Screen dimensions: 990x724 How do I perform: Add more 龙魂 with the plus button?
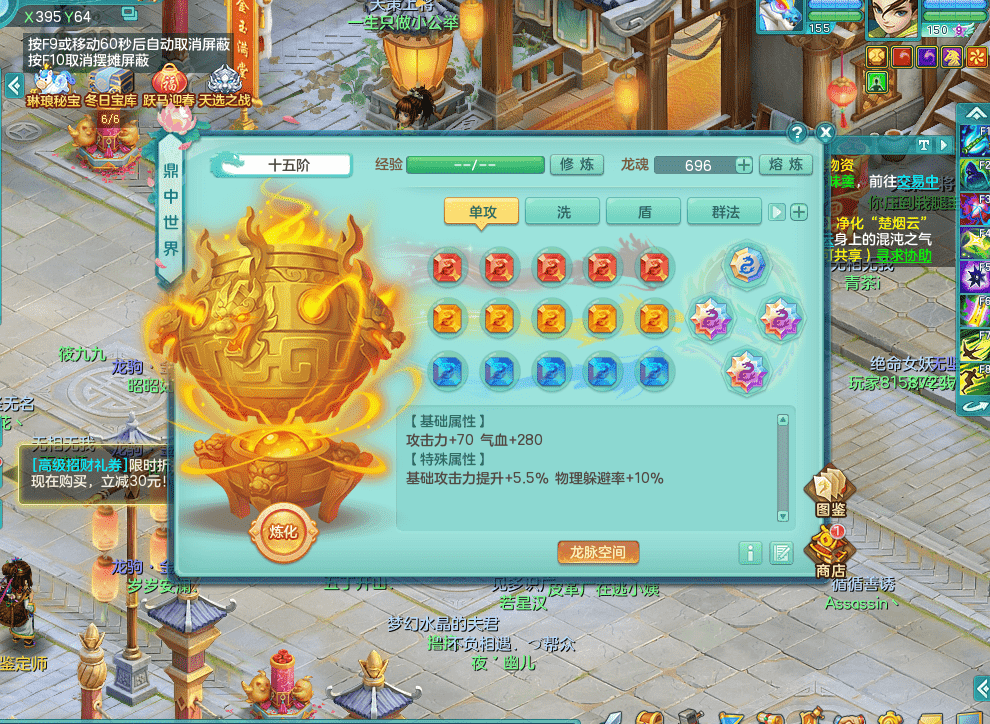(744, 166)
